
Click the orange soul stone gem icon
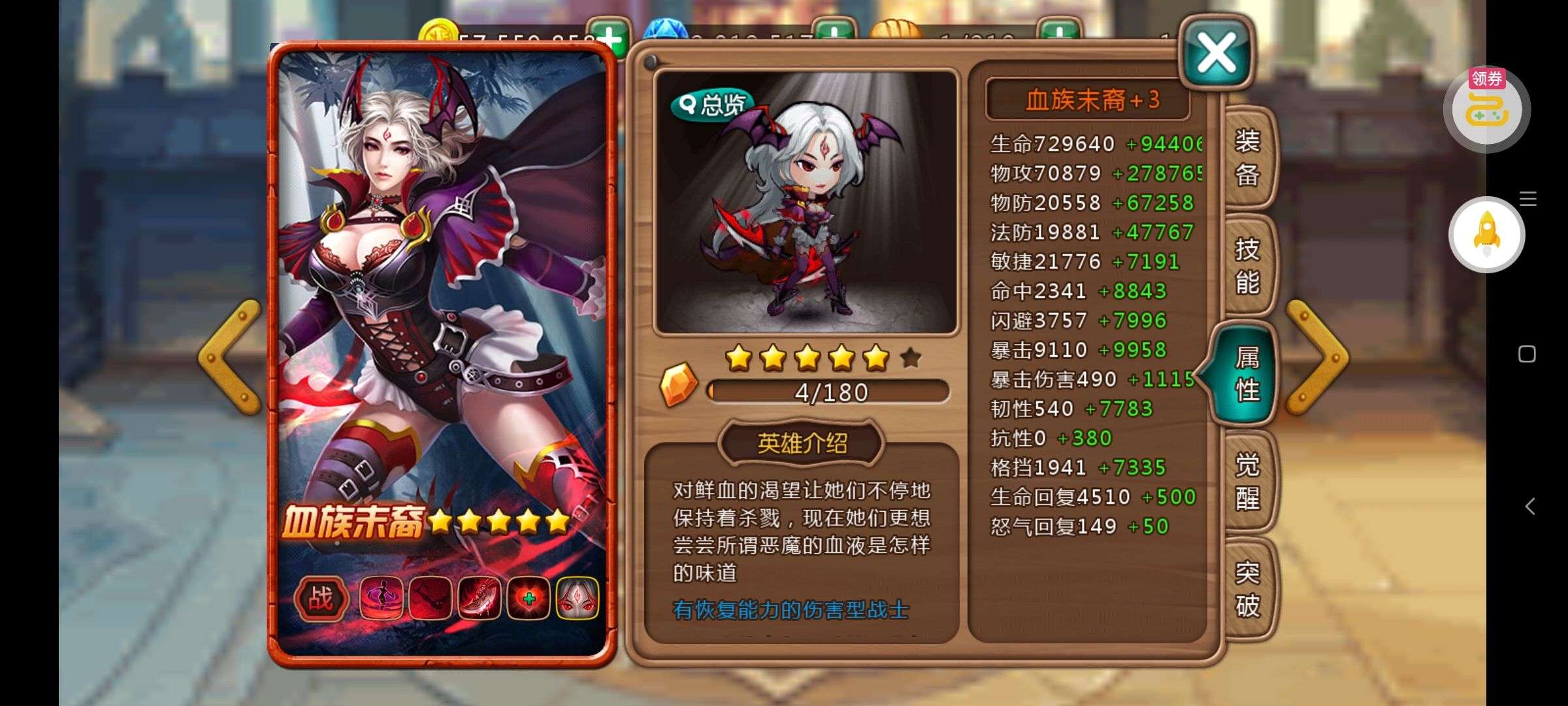679,384
